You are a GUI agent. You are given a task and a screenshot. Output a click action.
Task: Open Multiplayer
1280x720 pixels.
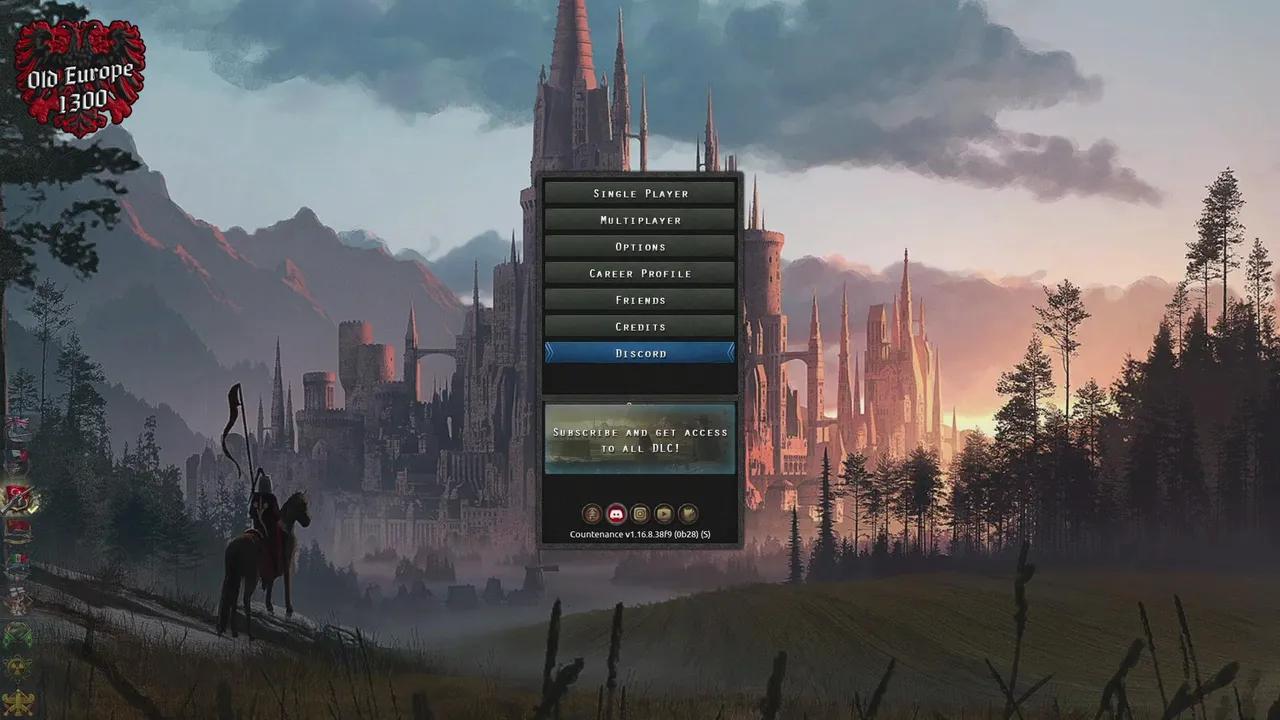(x=640, y=220)
